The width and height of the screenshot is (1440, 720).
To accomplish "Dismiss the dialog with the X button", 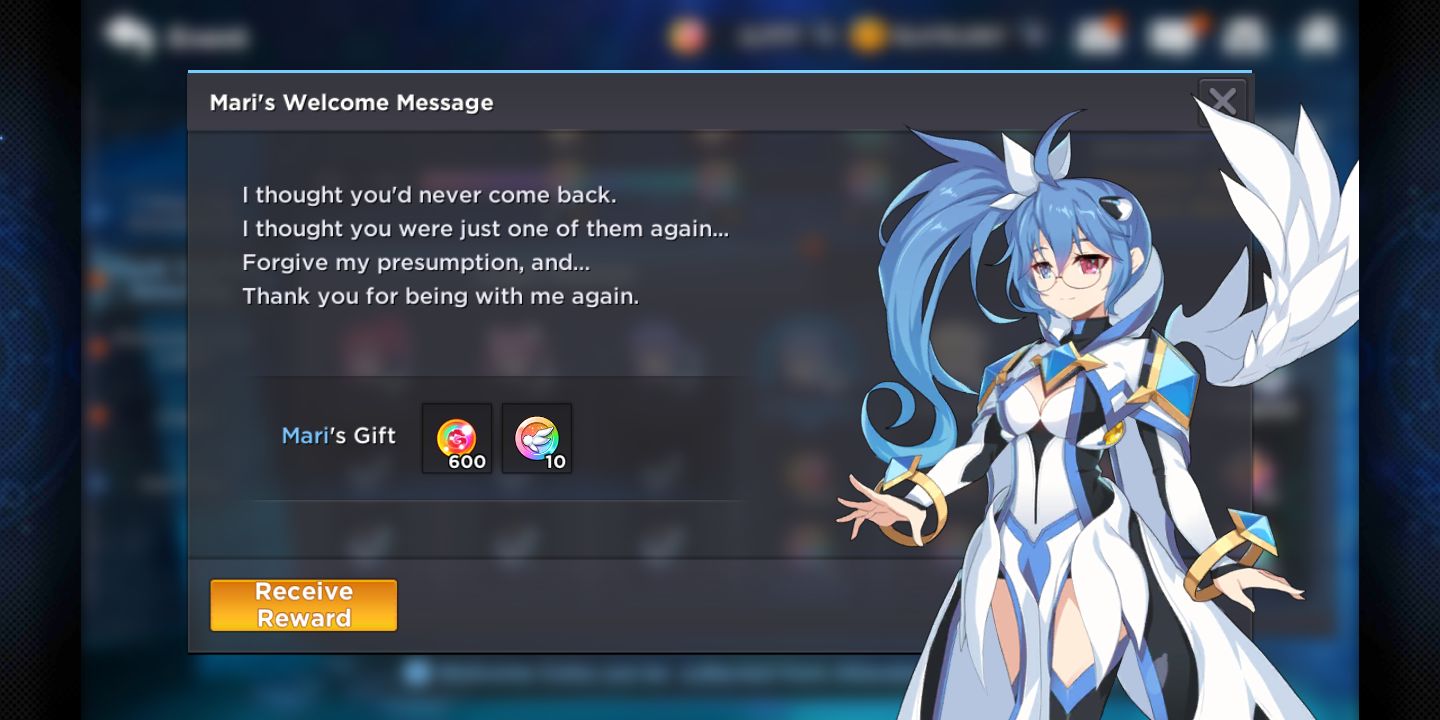I will pos(1222,100).
